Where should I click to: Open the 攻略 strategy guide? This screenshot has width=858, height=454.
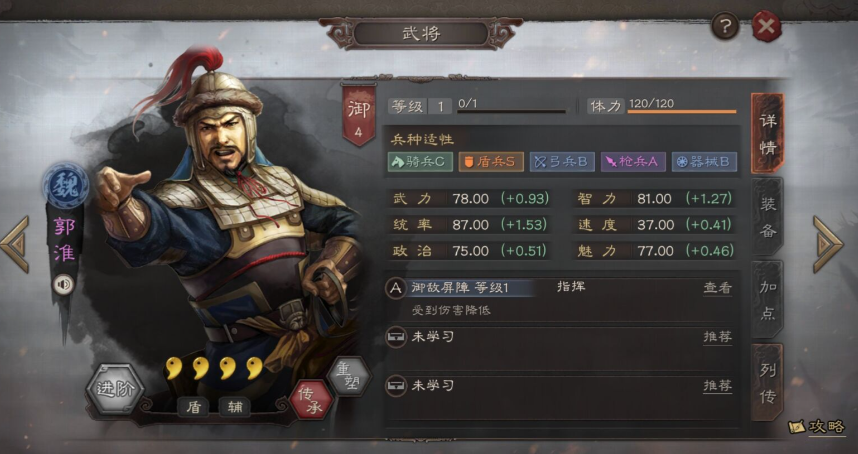coord(817,427)
